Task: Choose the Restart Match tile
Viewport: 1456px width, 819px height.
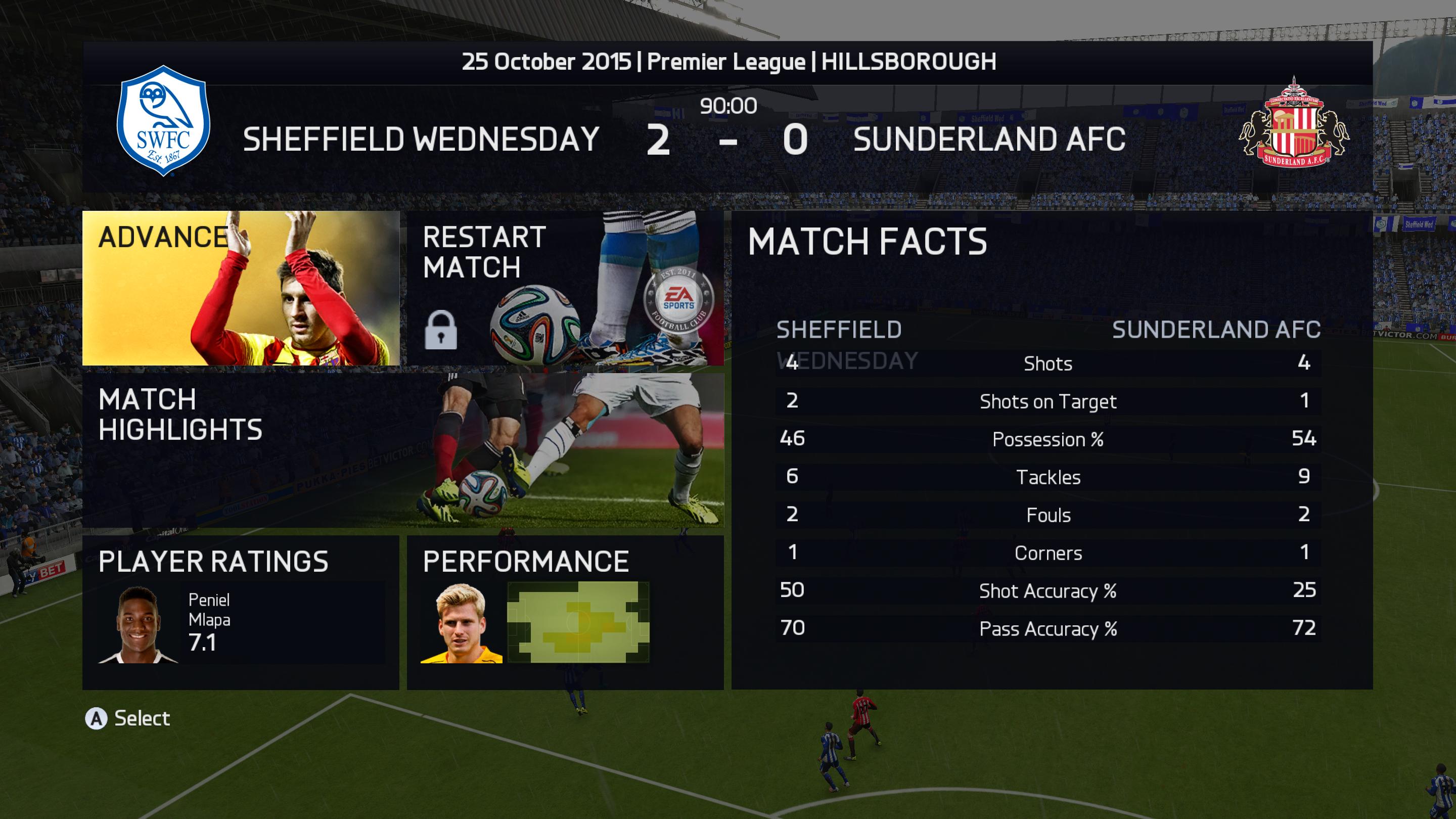Action: pyautogui.click(x=565, y=288)
